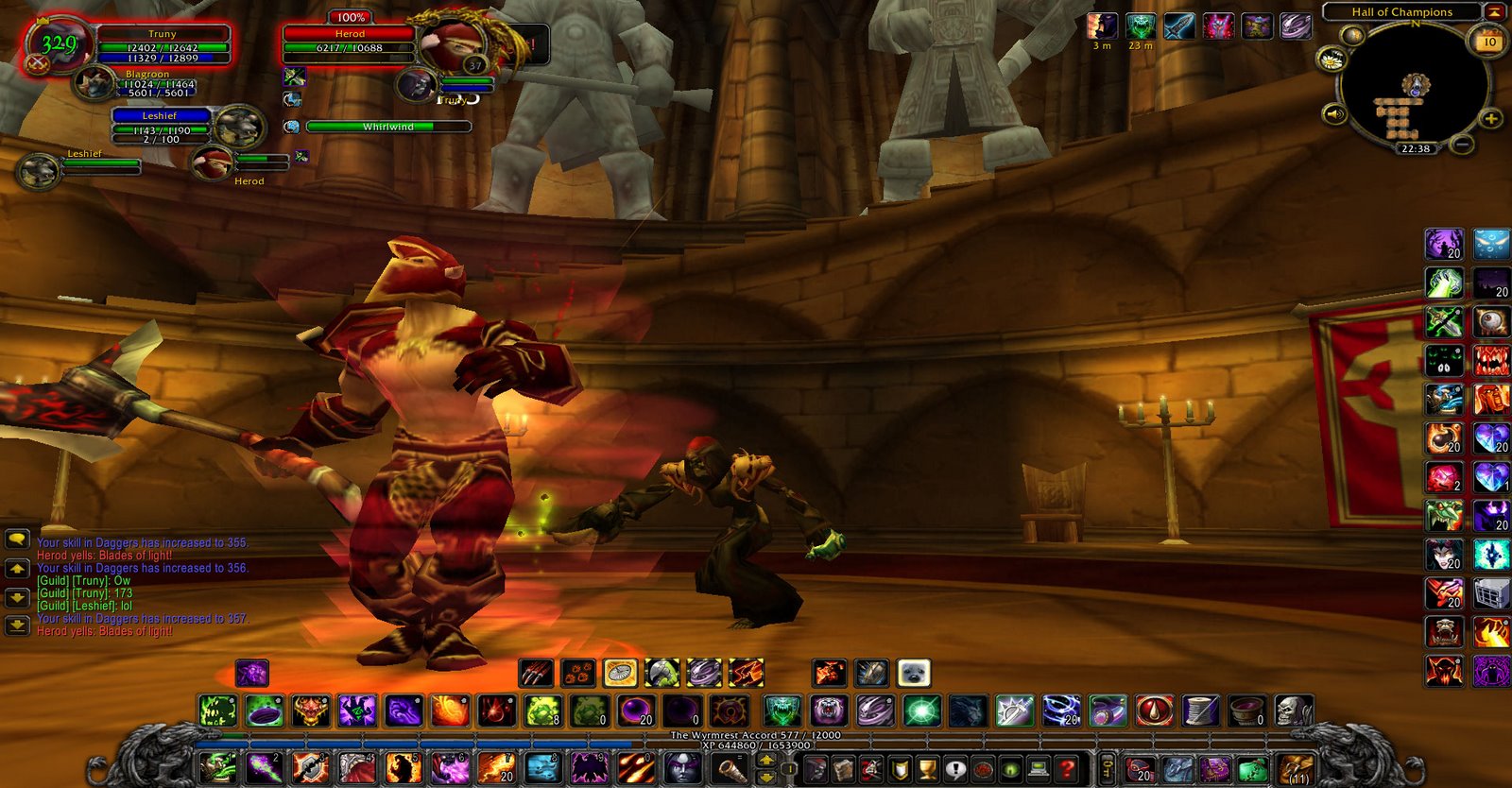Select Truny's player portrait frame

[59, 43]
